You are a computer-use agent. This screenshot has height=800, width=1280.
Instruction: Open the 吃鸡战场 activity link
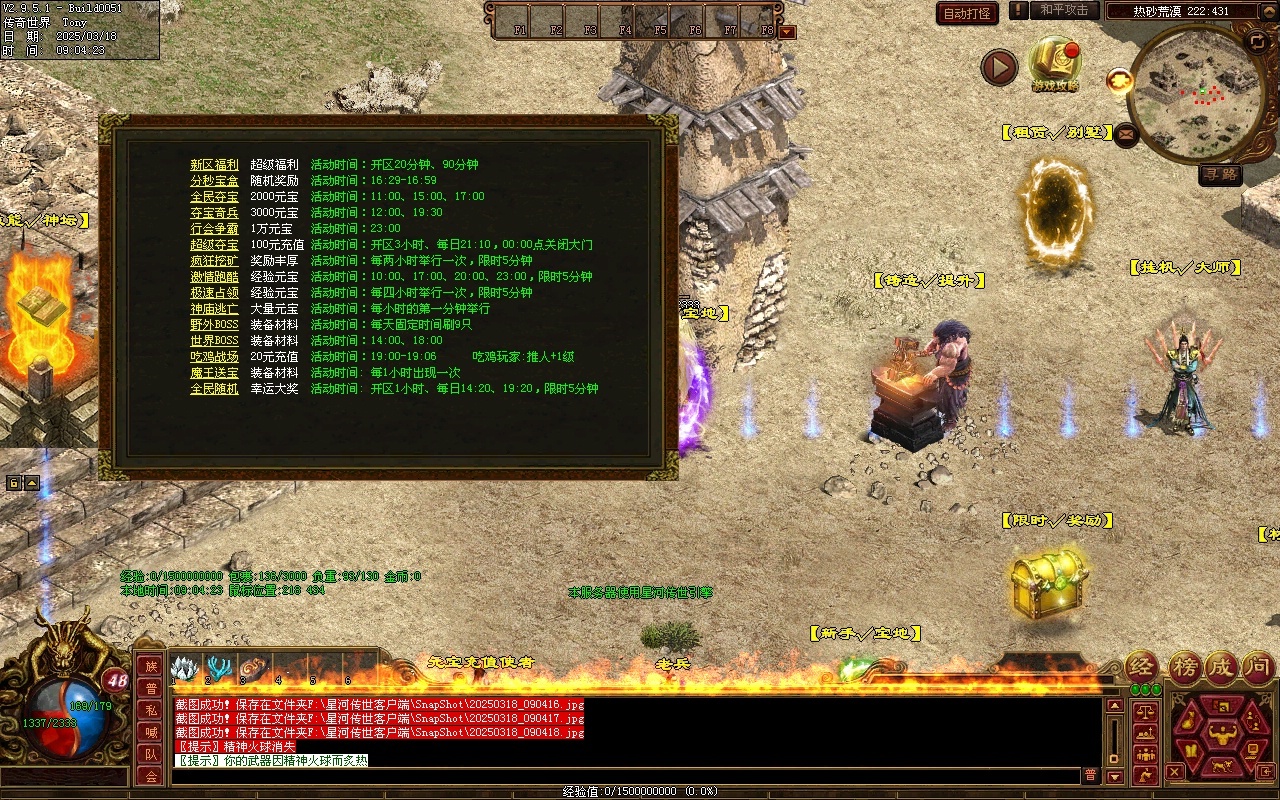pos(214,357)
